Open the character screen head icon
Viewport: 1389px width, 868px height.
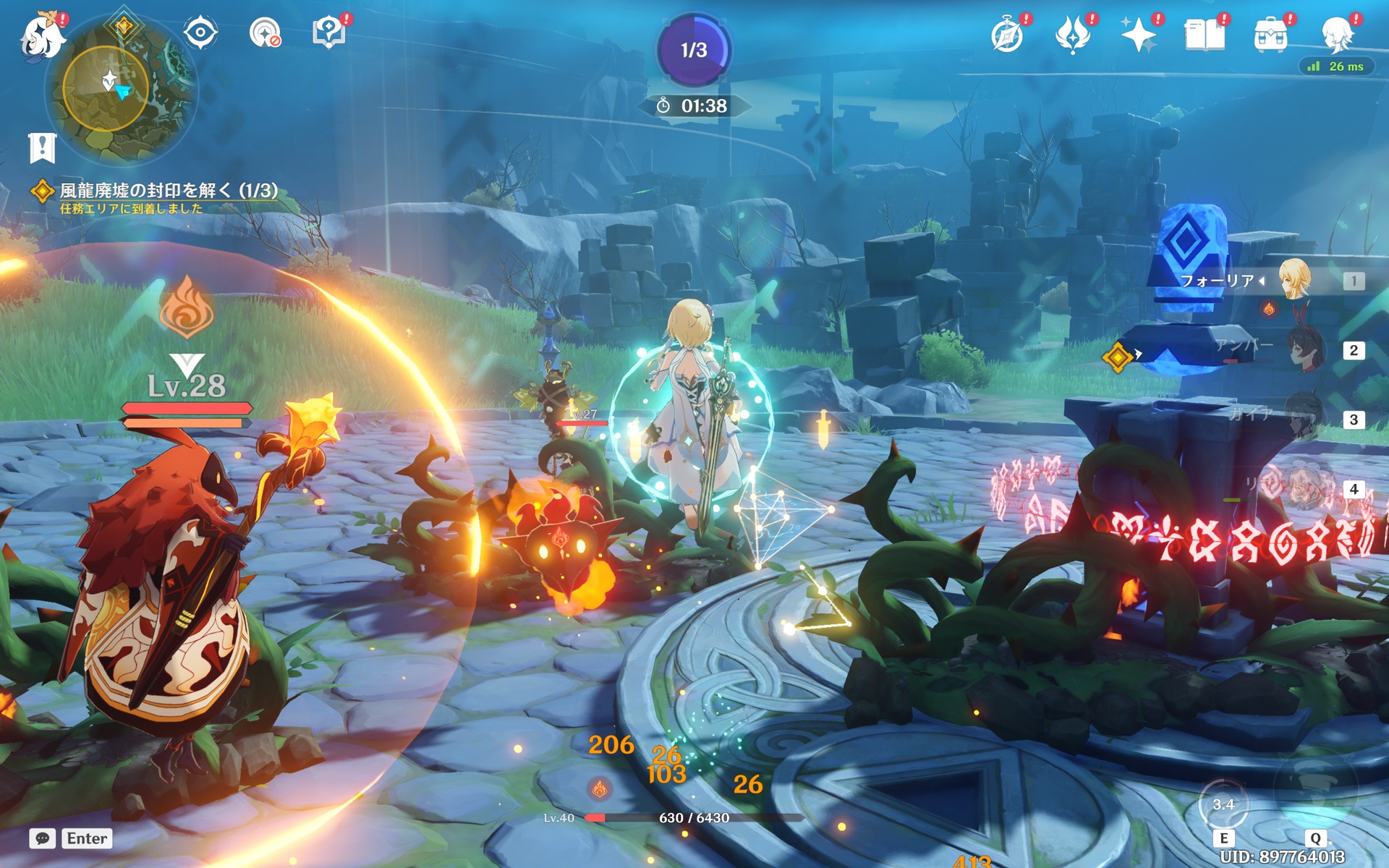coord(1336,35)
